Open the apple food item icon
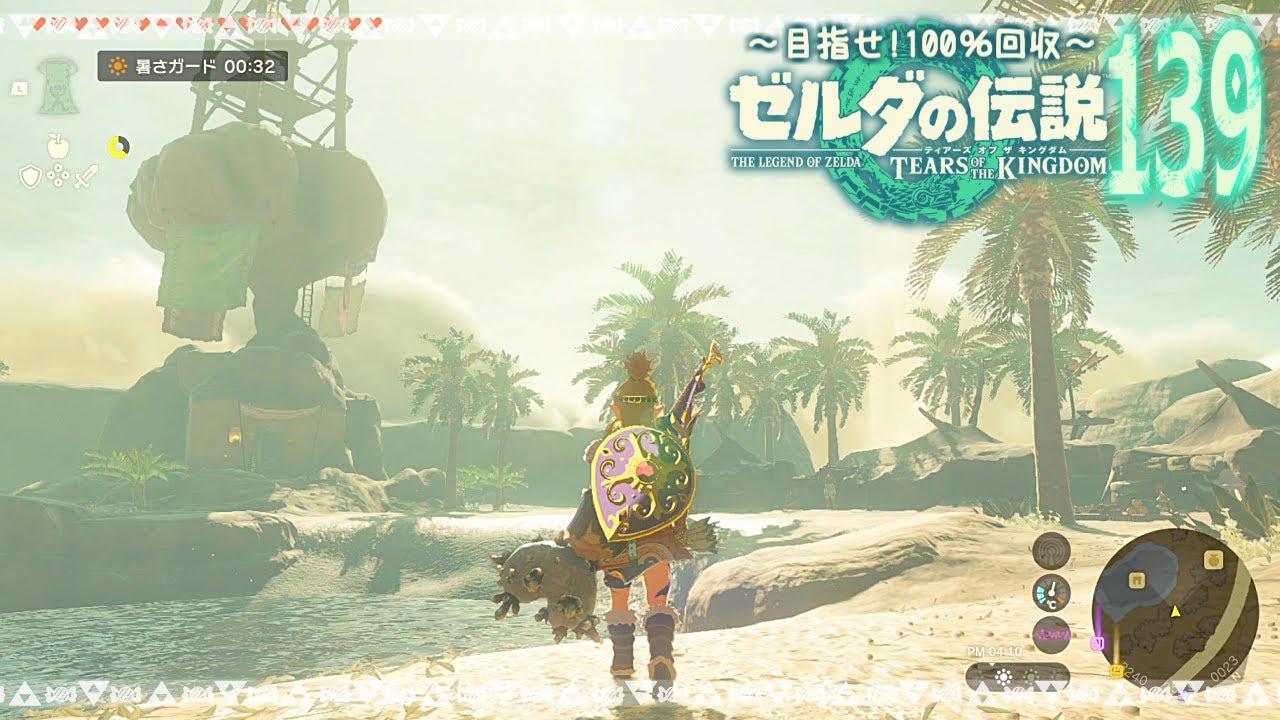1280x720 pixels. coord(57,146)
